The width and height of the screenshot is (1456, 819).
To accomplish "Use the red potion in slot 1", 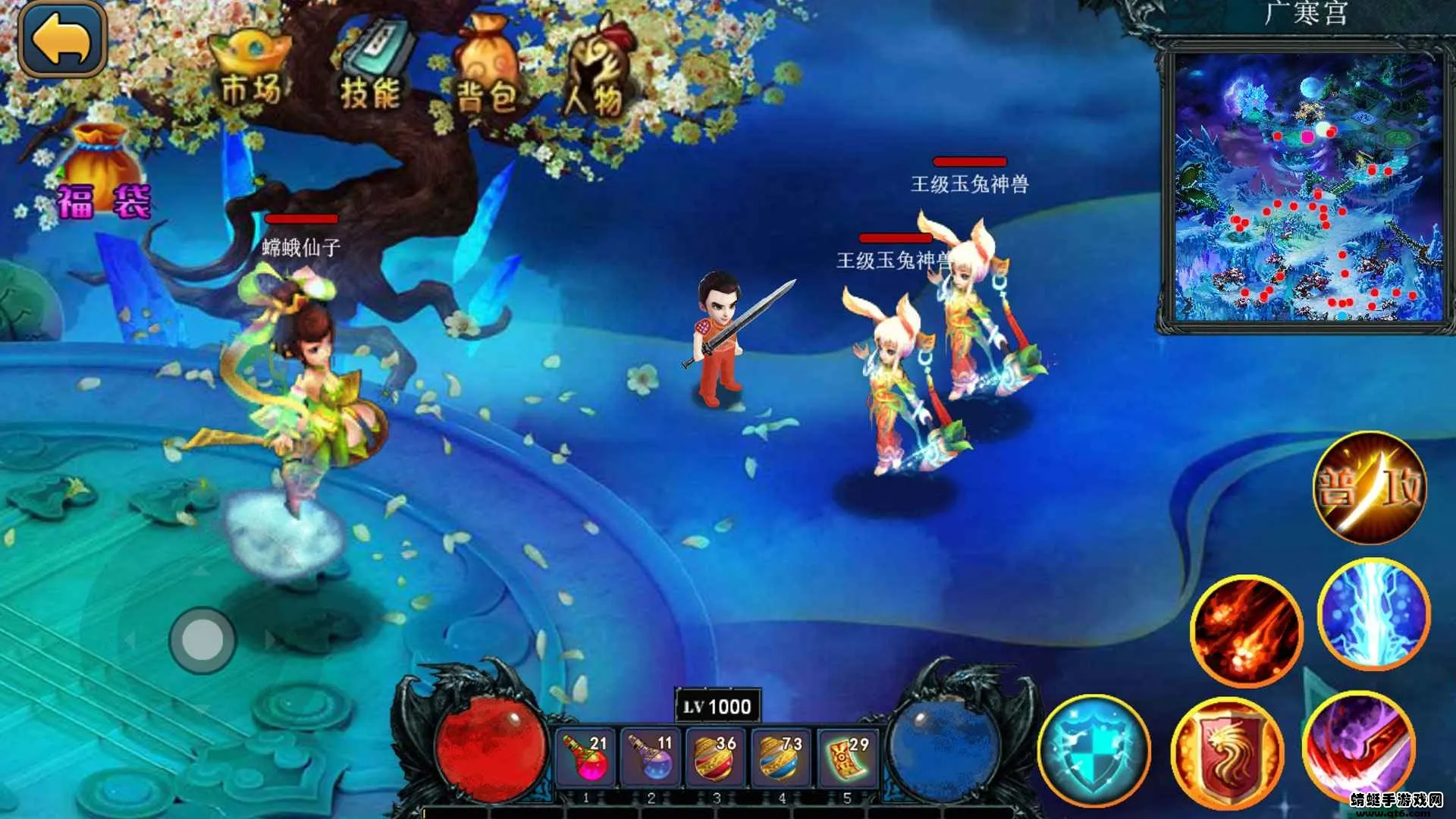I will (x=585, y=758).
